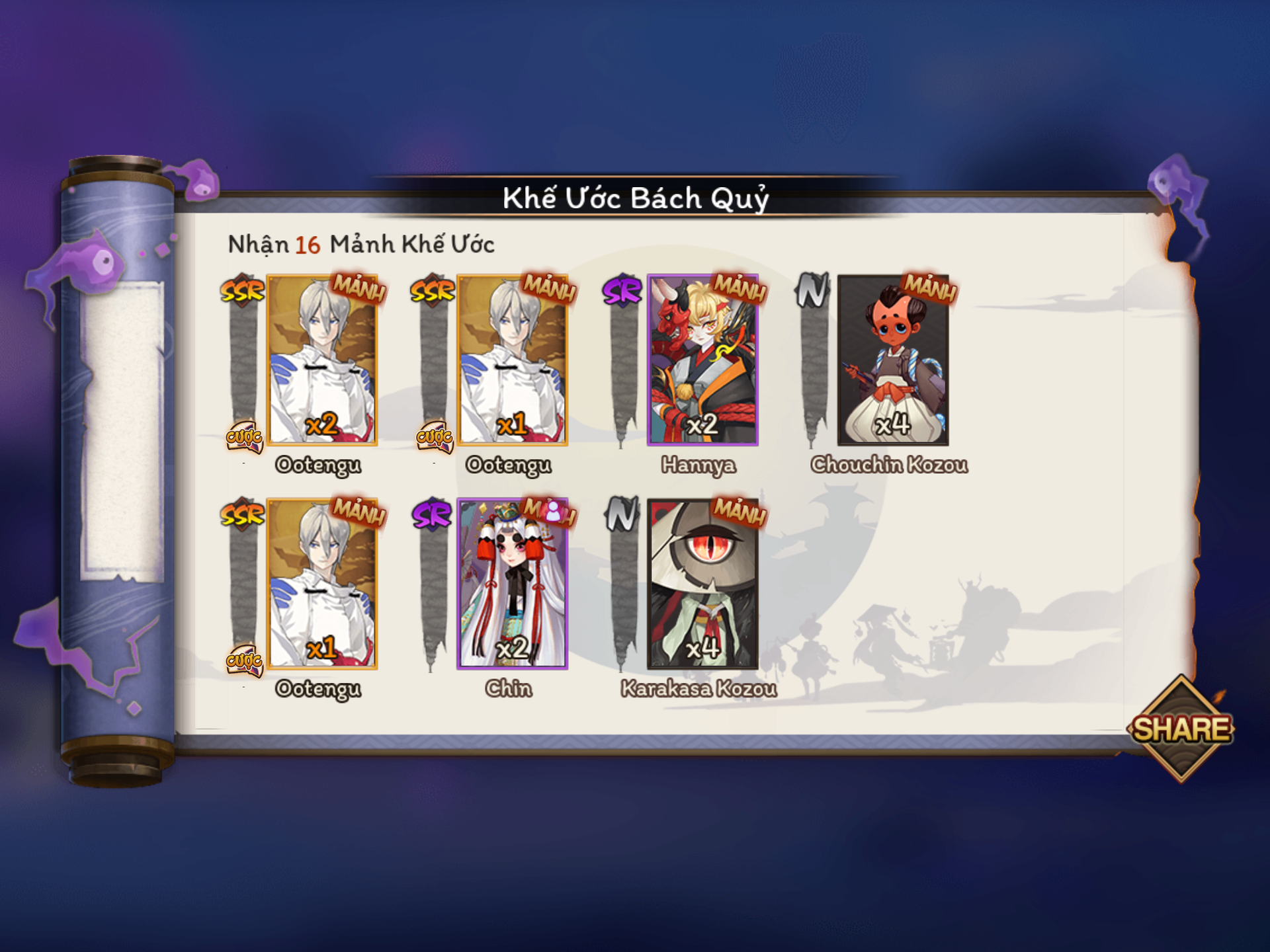Select the Hannya SR shard card
Image resolution: width=1270 pixels, height=952 pixels.
(x=702, y=360)
